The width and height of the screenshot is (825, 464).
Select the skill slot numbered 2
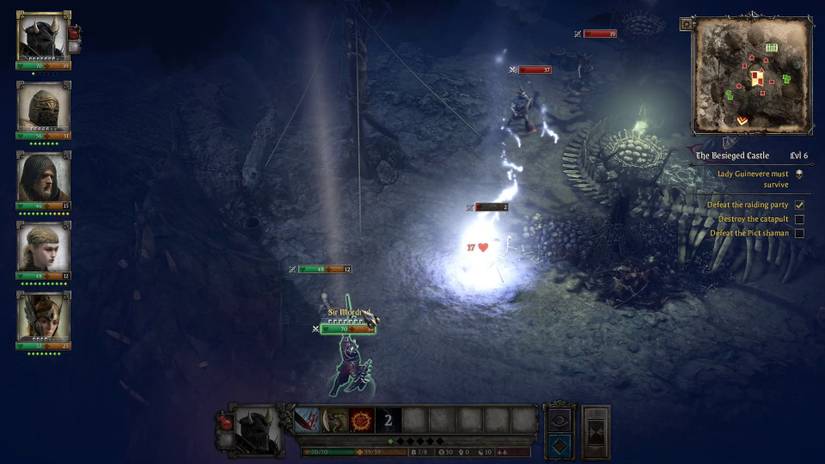pyautogui.click(x=388, y=420)
